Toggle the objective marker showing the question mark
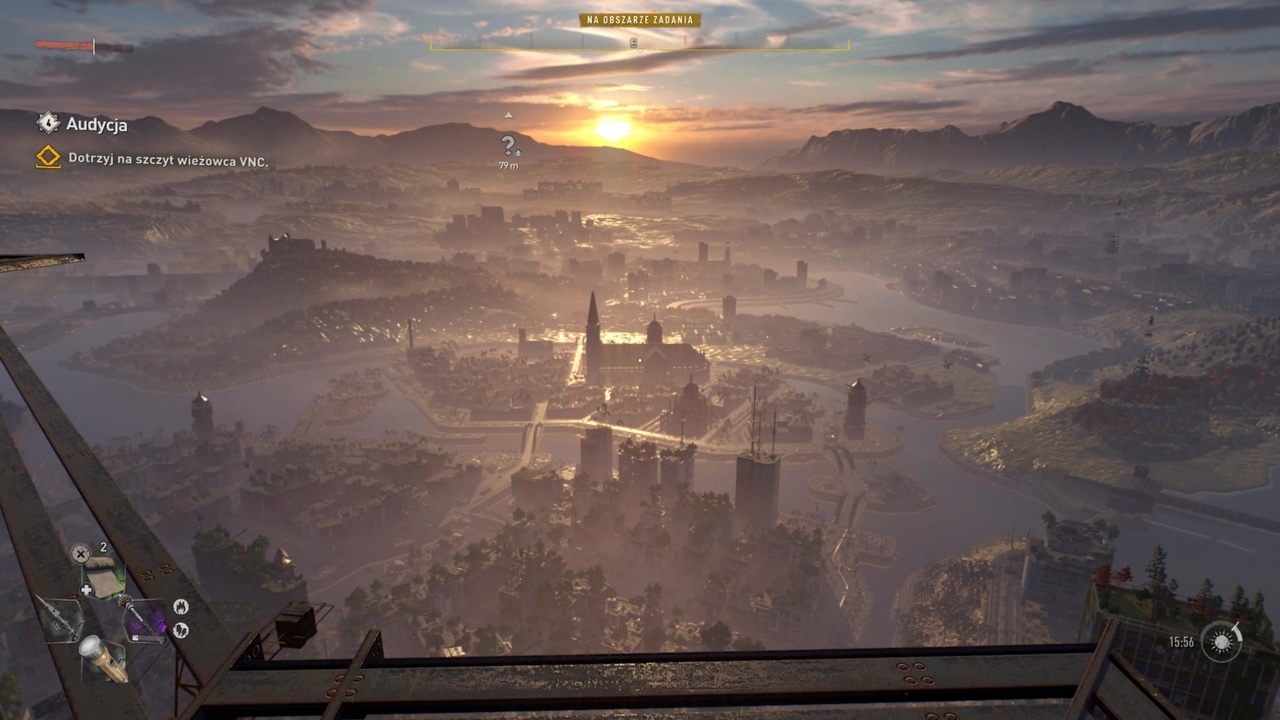The image size is (1280, 720). (x=508, y=144)
